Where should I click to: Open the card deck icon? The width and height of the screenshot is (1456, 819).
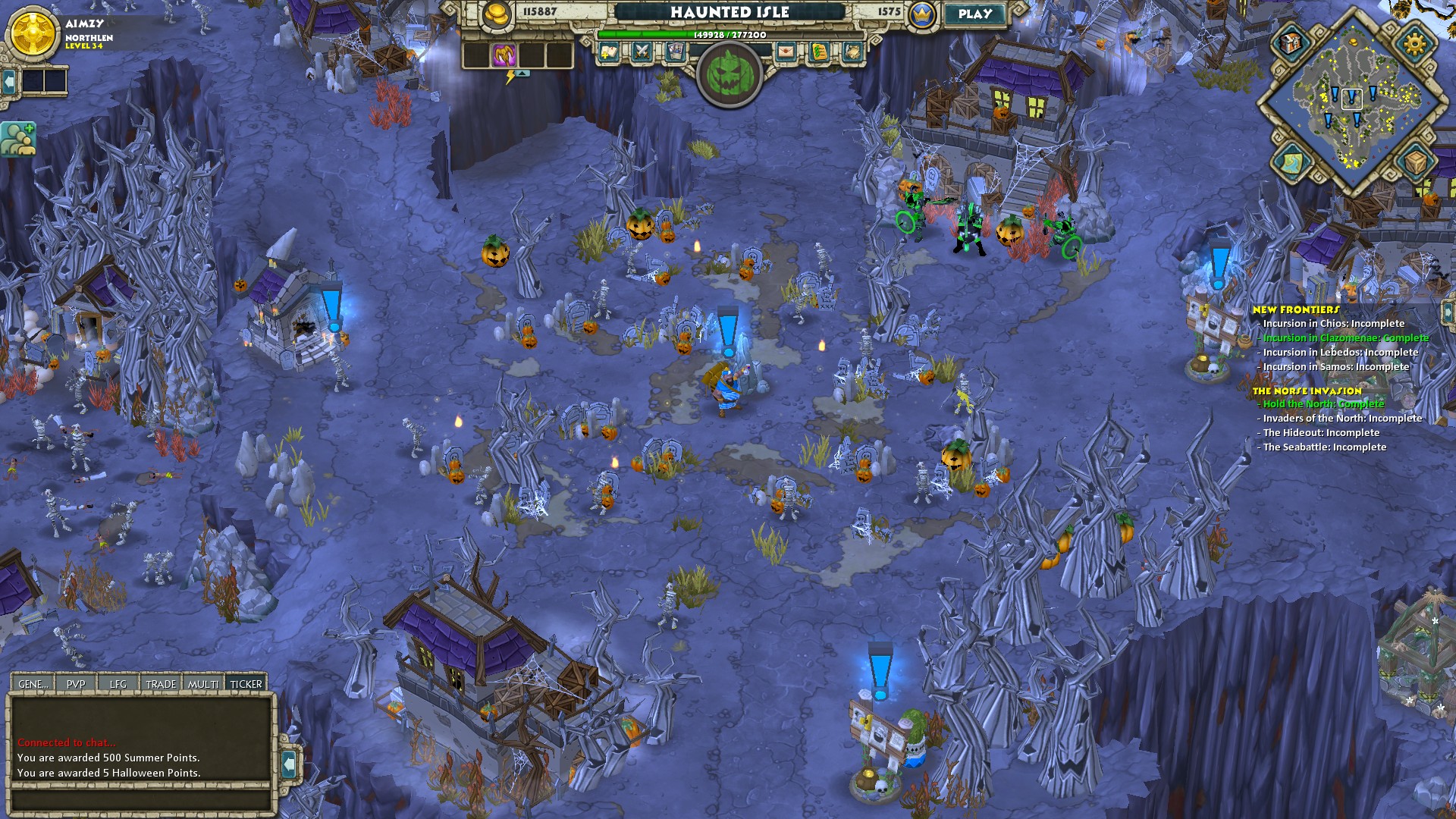point(675,52)
